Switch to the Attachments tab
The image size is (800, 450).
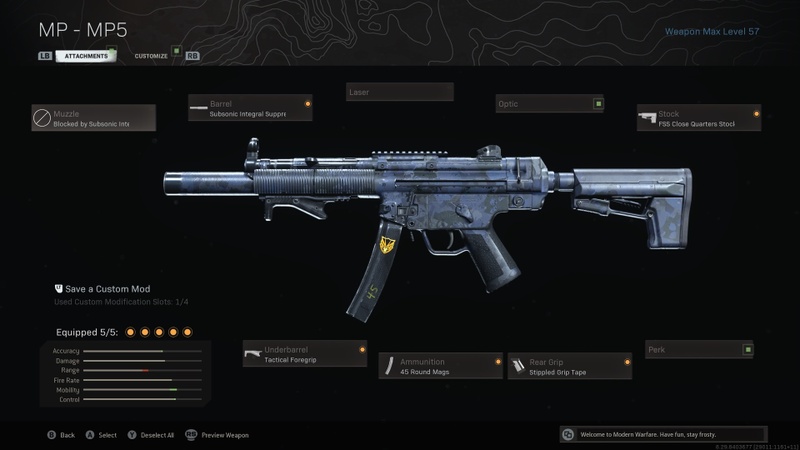[85, 56]
